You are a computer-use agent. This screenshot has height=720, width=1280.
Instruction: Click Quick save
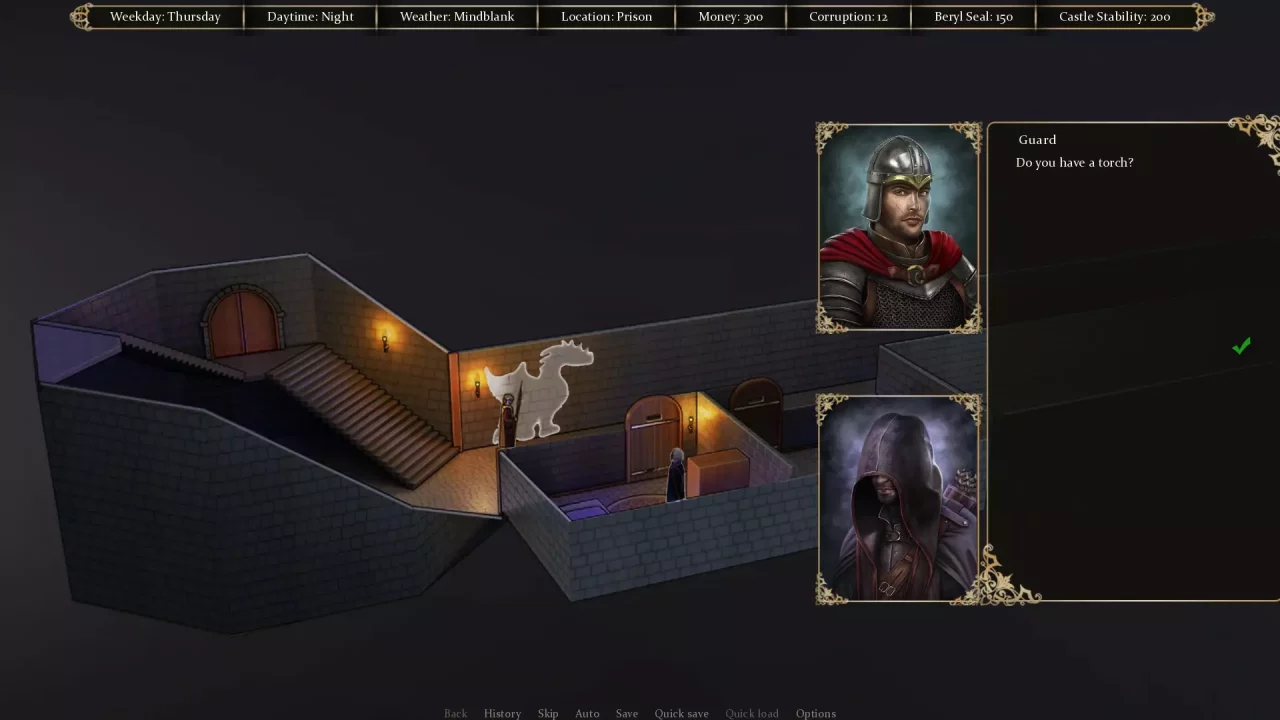tap(681, 713)
